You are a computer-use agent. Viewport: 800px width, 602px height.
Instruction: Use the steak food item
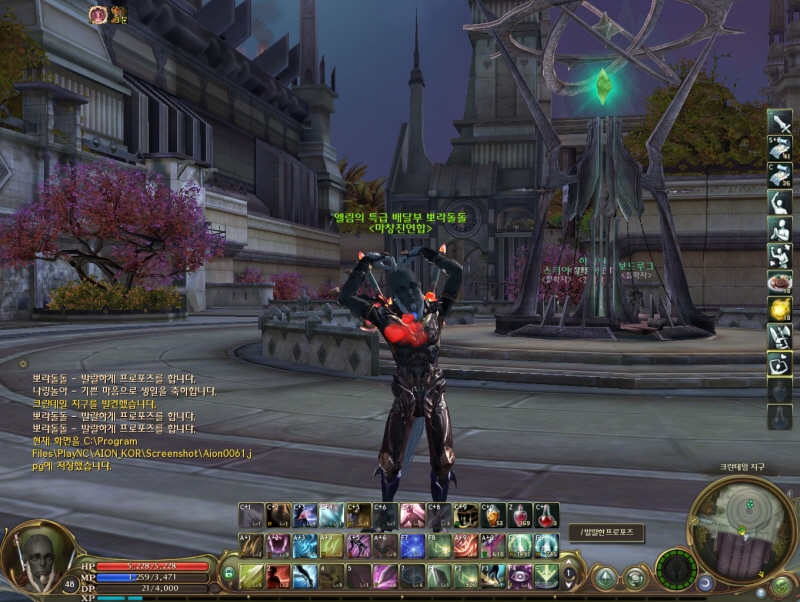779,283
